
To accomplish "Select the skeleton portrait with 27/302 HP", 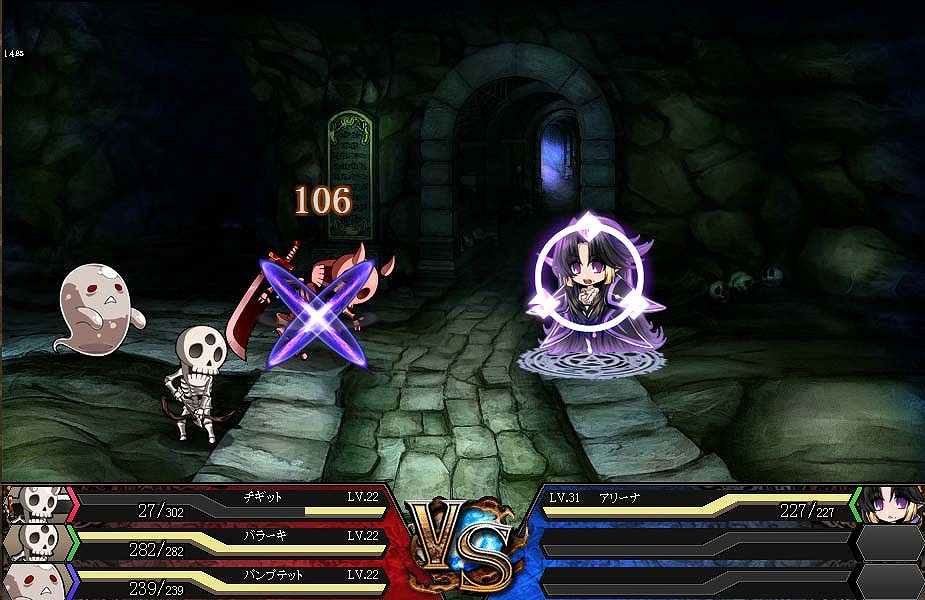I will [38, 503].
